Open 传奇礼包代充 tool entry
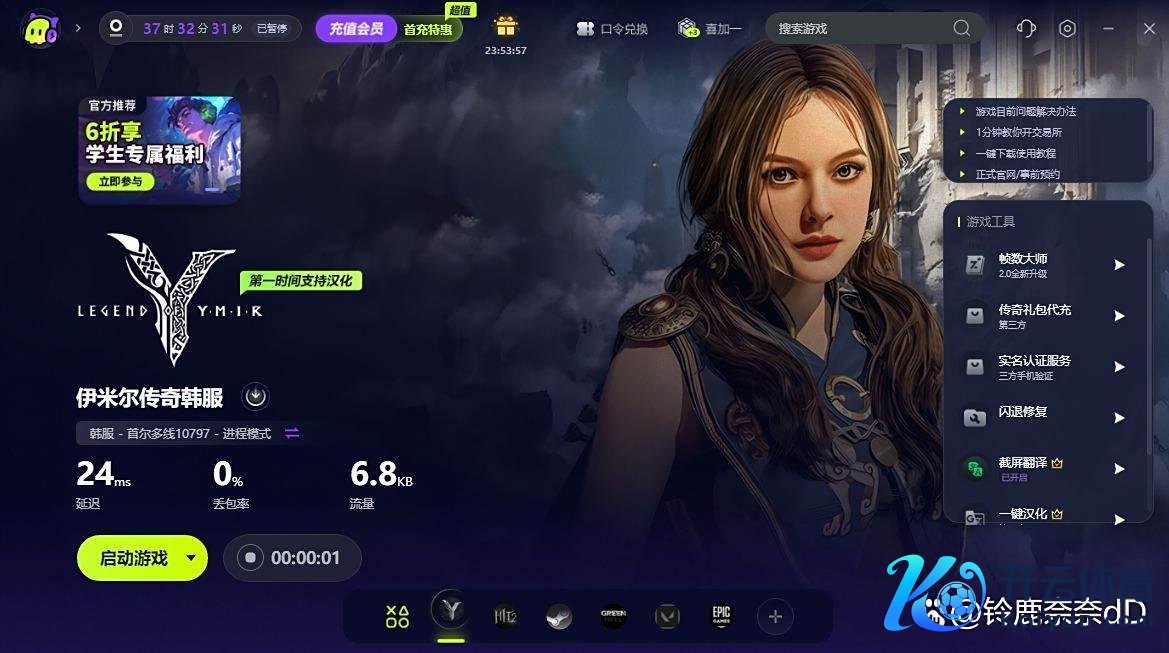 click(1045, 316)
